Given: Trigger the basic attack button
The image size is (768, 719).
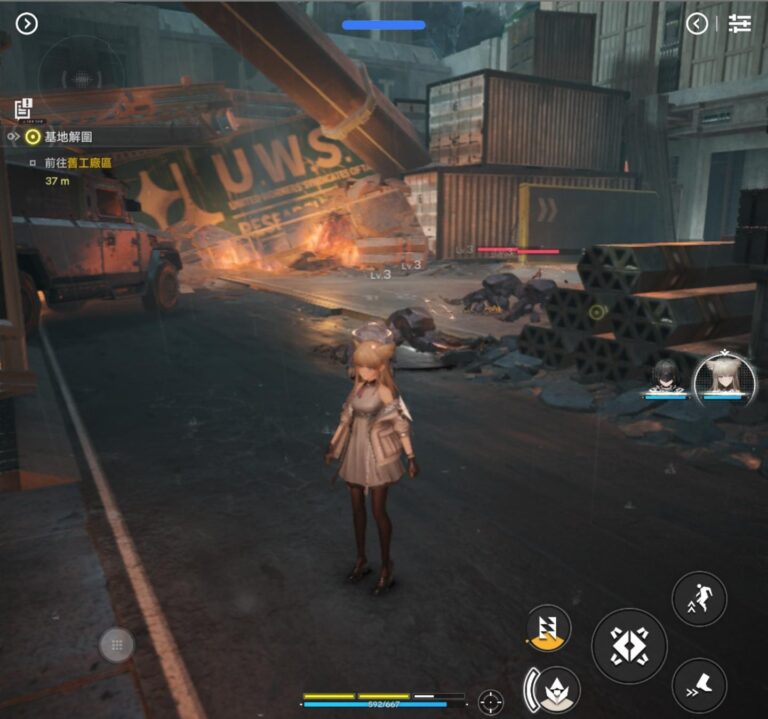Looking at the screenshot, I should (629, 646).
